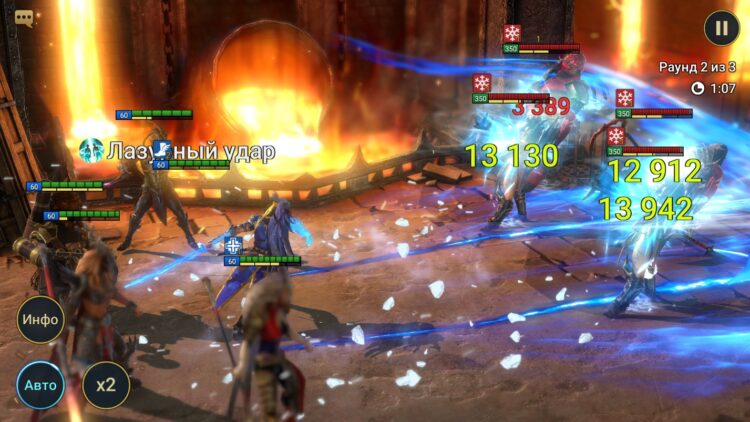750x422 pixels.
Task: Toggle the Авто auto-battle button
Action: pyautogui.click(x=40, y=385)
